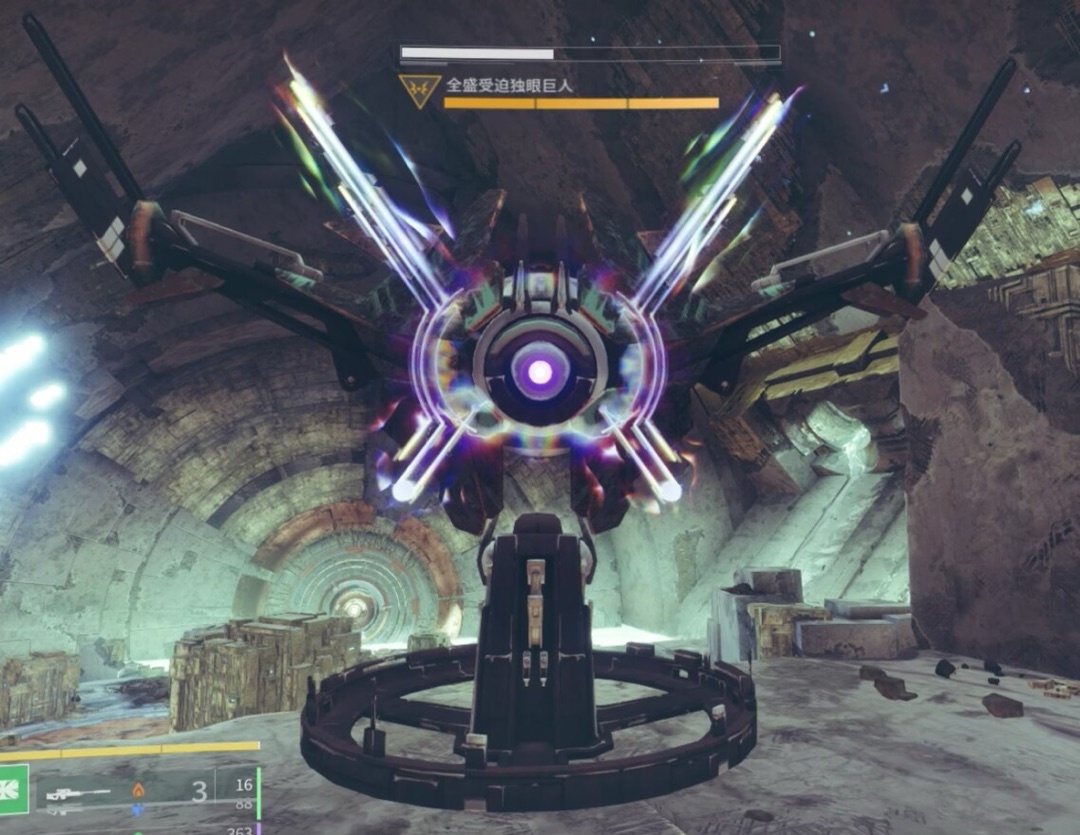Click the equipped sniper rifle weapon icon
Image resolution: width=1080 pixels, height=835 pixels.
click(80, 792)
